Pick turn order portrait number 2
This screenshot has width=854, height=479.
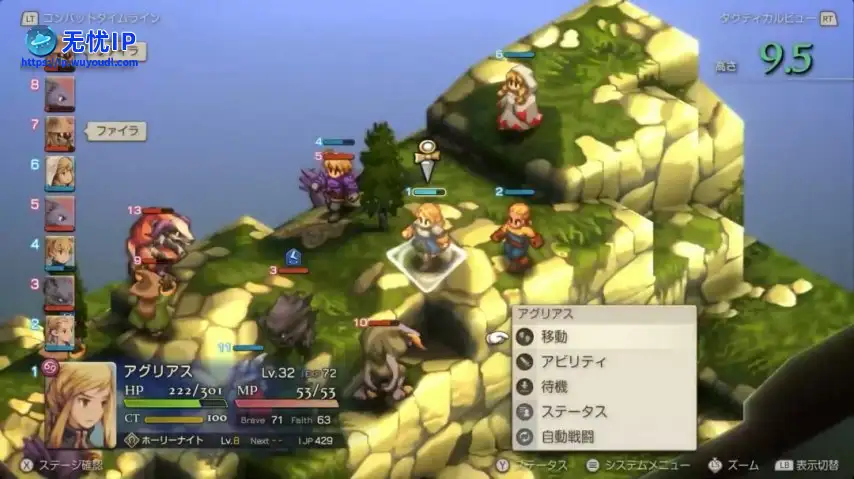[x=59, y=329]
